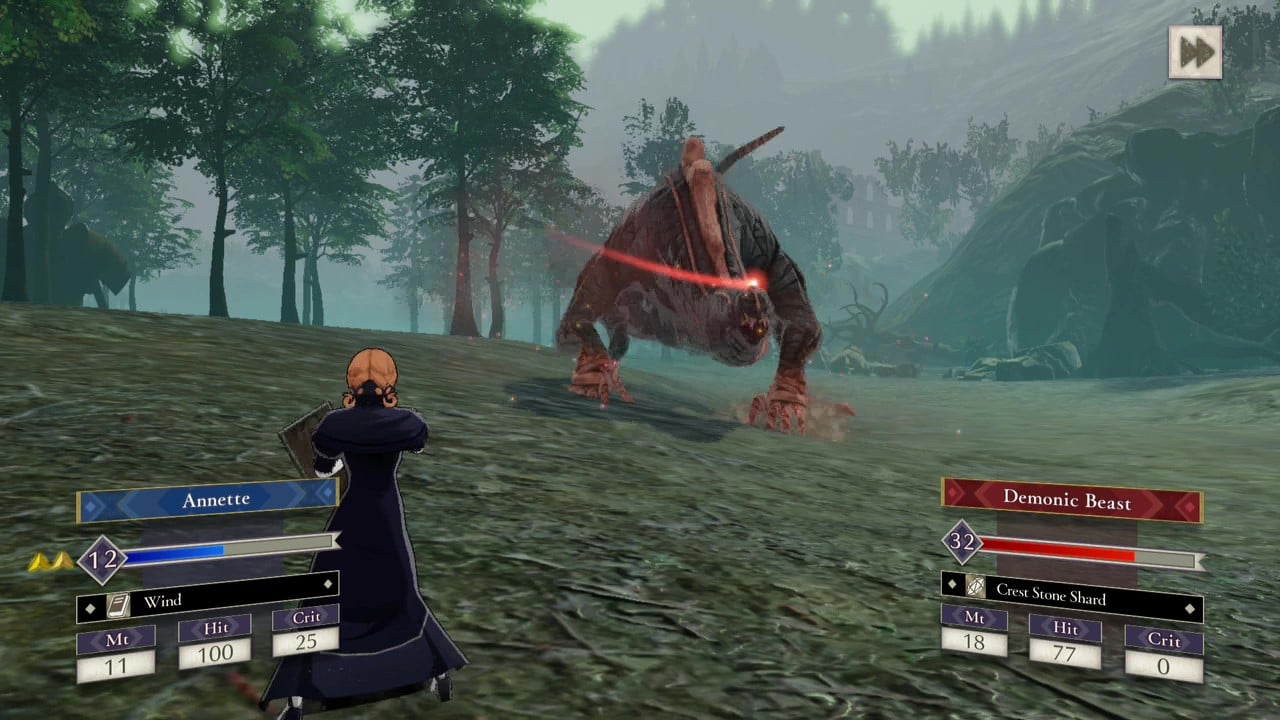
Task: Select the Annette nameplate banner
Action: click(215, 498)
